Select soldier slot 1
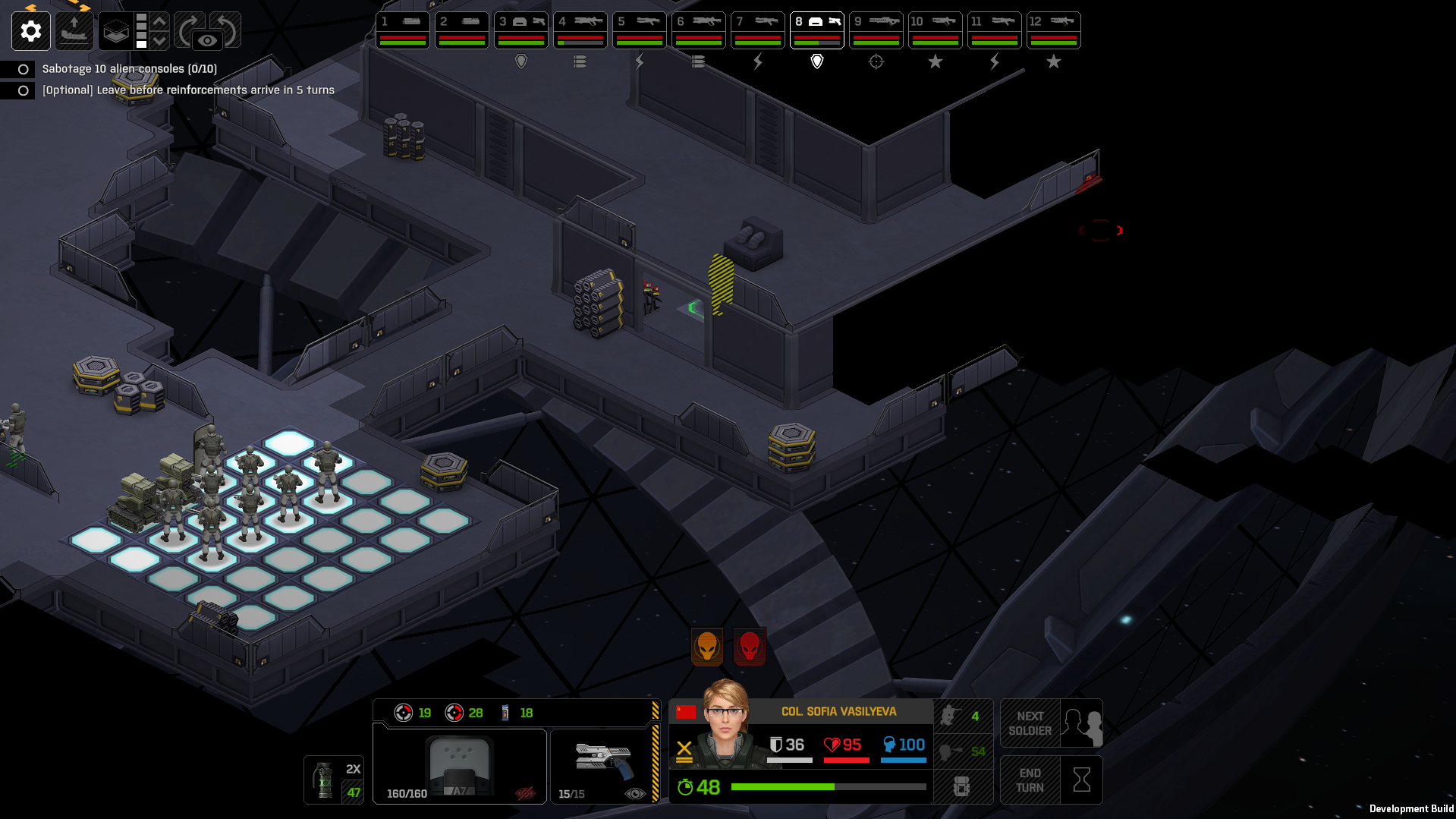The image size is (1456, 819). 403,30
